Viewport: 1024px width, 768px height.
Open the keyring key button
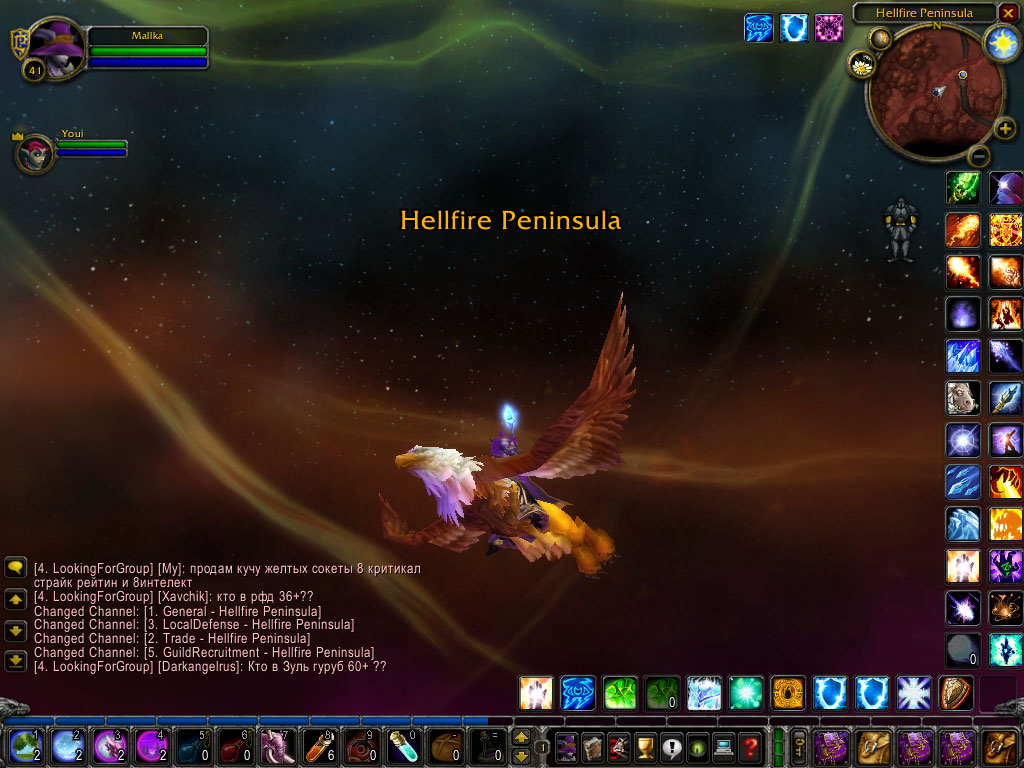800,747
